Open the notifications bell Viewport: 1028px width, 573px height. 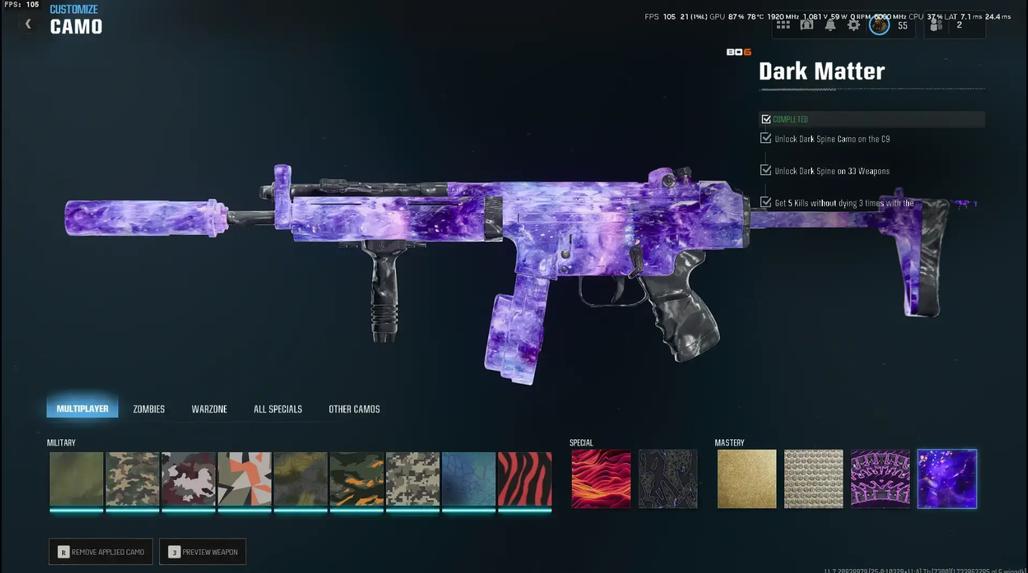click(x=830, y=25)
